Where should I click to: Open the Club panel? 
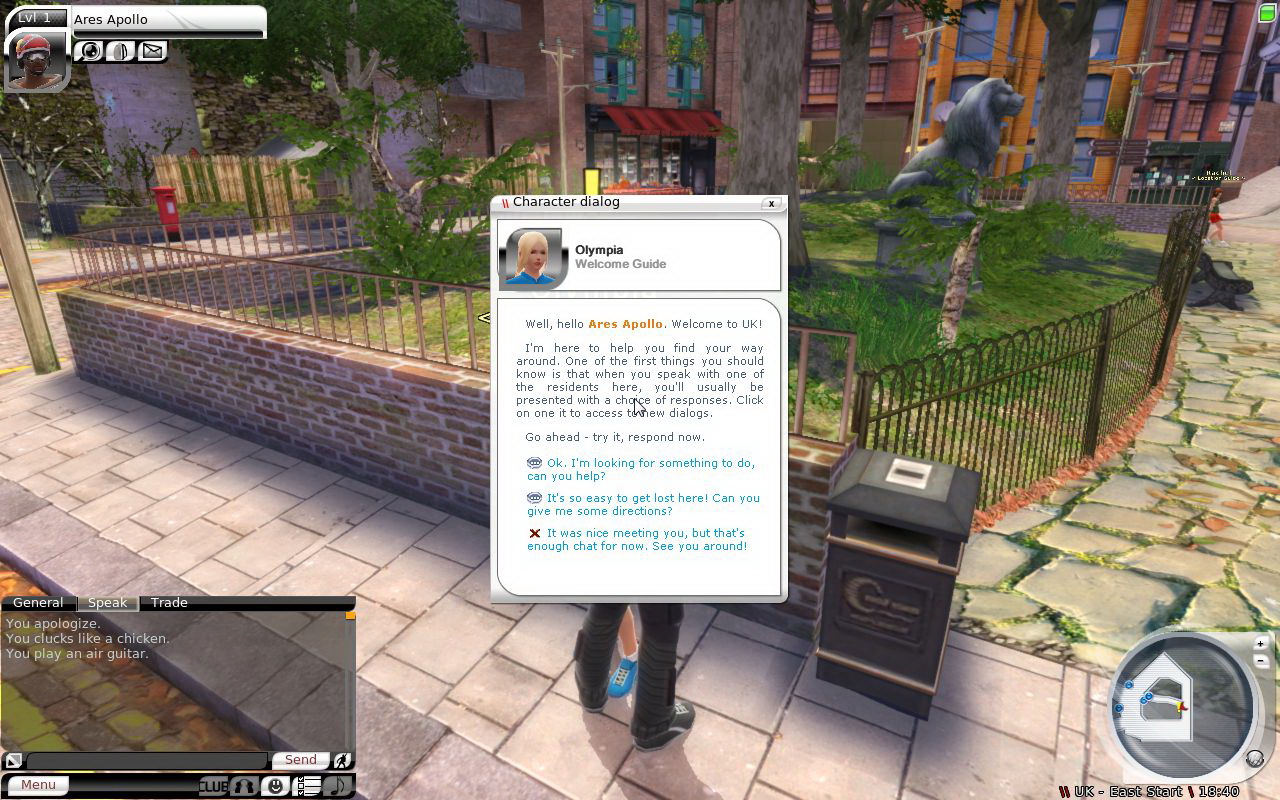click(213, 786)
